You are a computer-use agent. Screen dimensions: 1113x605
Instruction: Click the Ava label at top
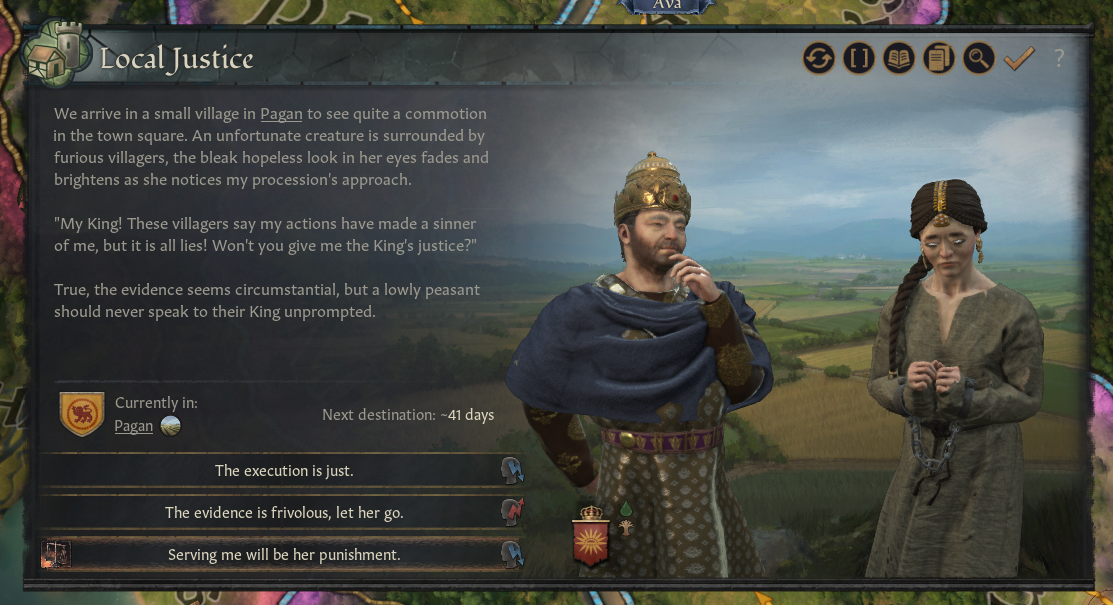[670, 5]
